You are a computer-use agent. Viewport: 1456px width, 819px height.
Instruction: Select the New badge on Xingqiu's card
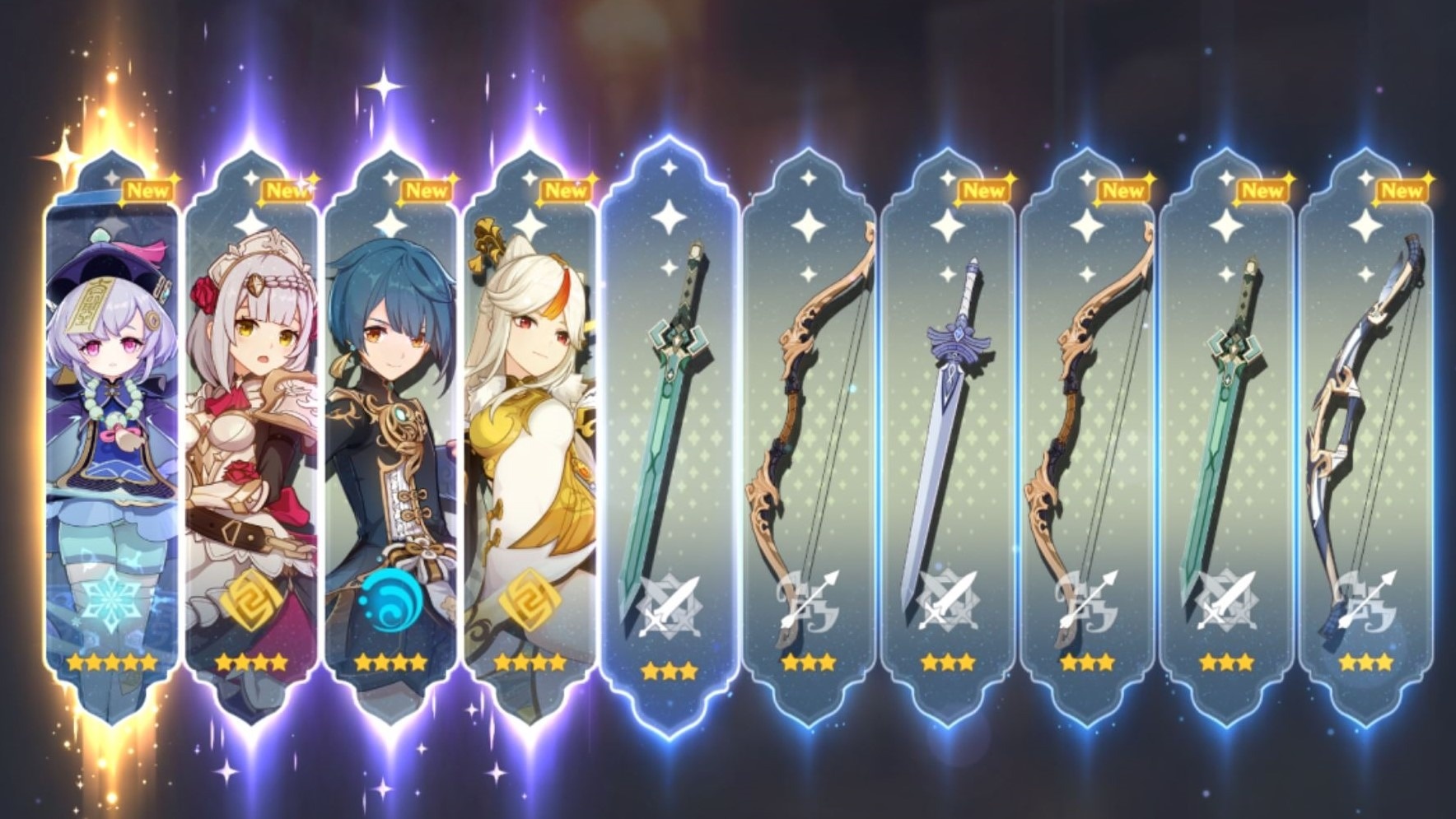pyautogui.click(x=426, y=190)
